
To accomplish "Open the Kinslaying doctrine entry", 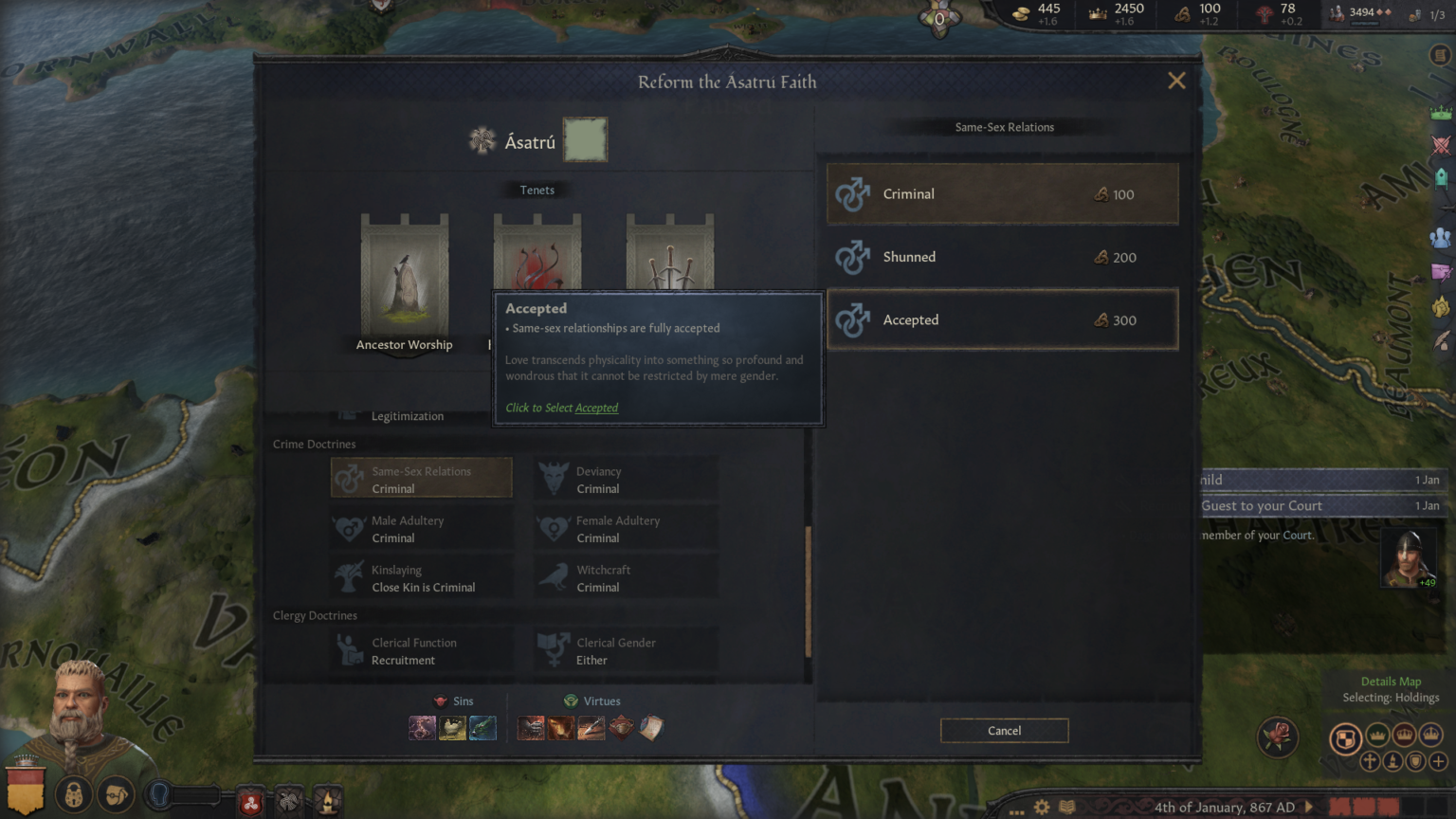I will coord(422,578).
